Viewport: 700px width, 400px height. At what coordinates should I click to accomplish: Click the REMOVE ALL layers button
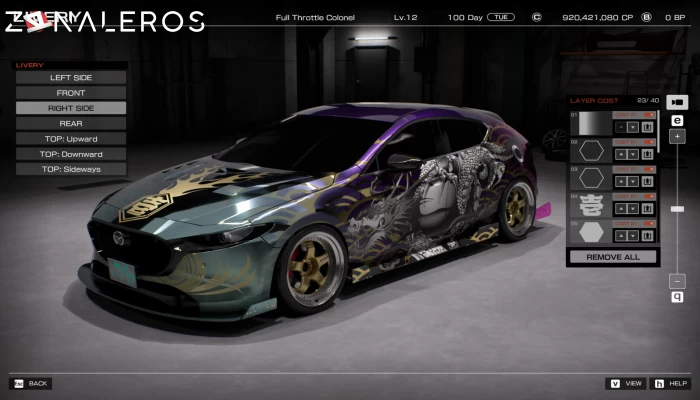[x=612, y=257]
